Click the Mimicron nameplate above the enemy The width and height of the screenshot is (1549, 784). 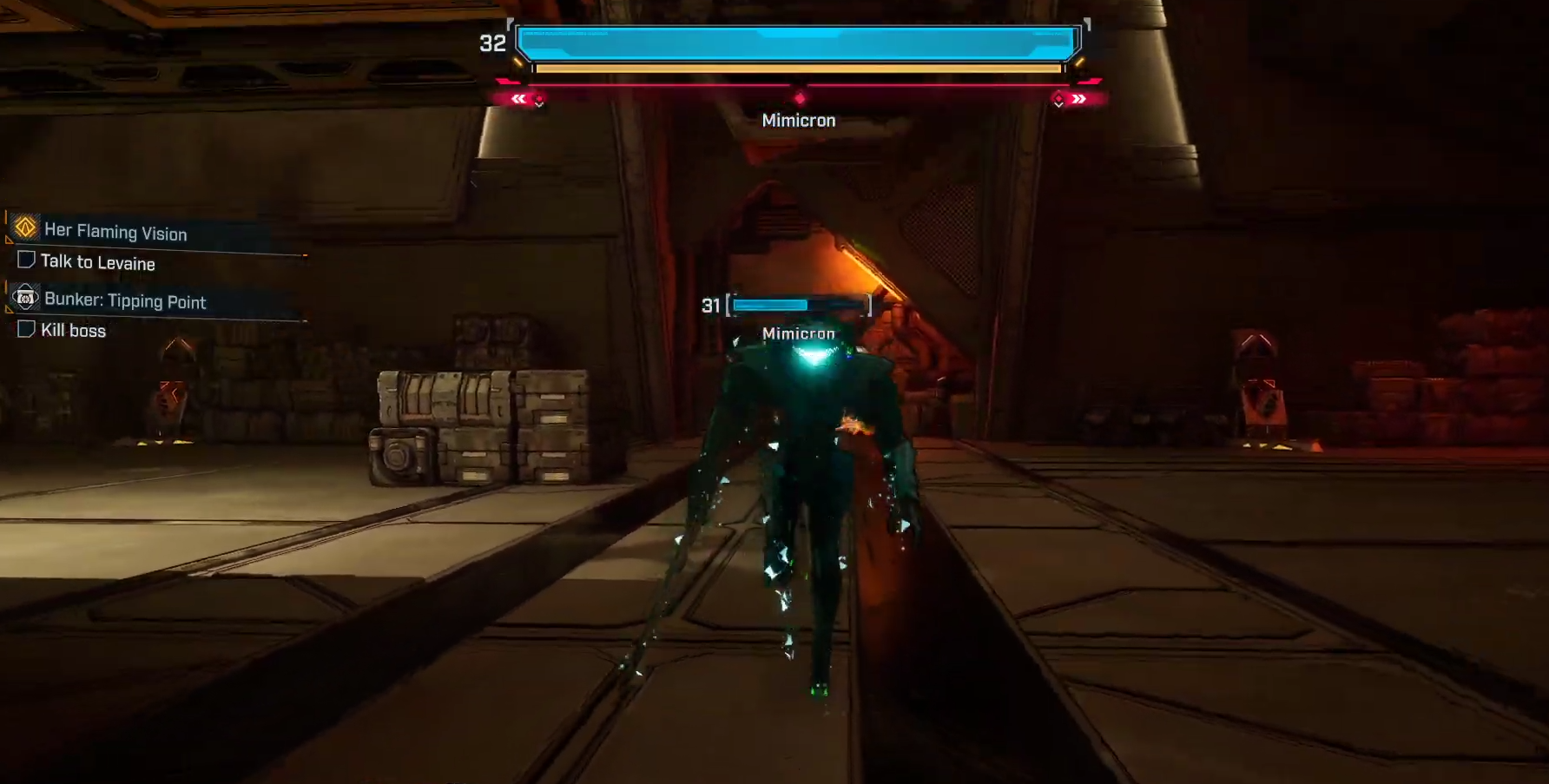tap(798, 333)
